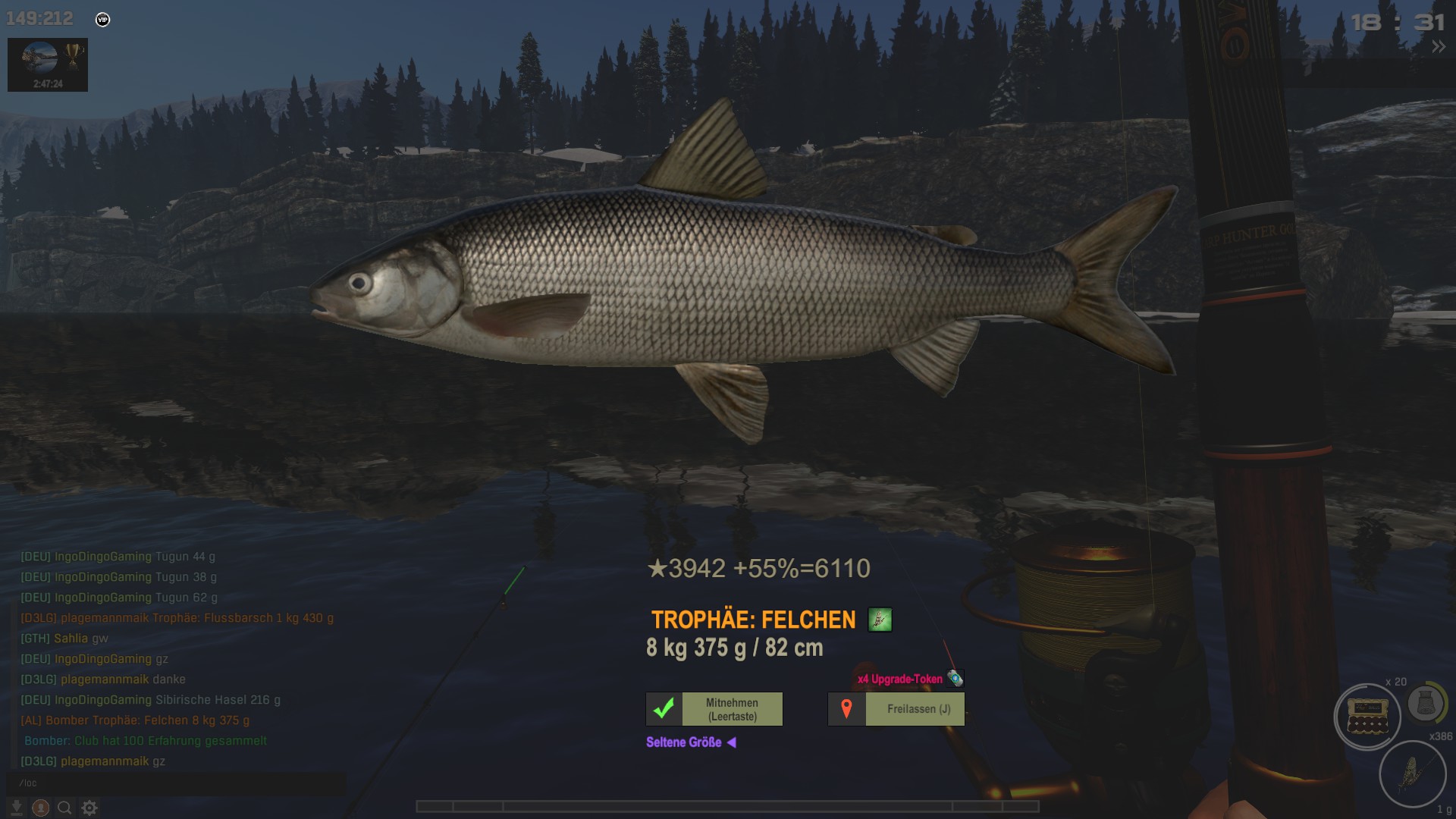Open chat settings gear icon
The width and height of the screenshot is (1456, 819).
tap(89, 808)
